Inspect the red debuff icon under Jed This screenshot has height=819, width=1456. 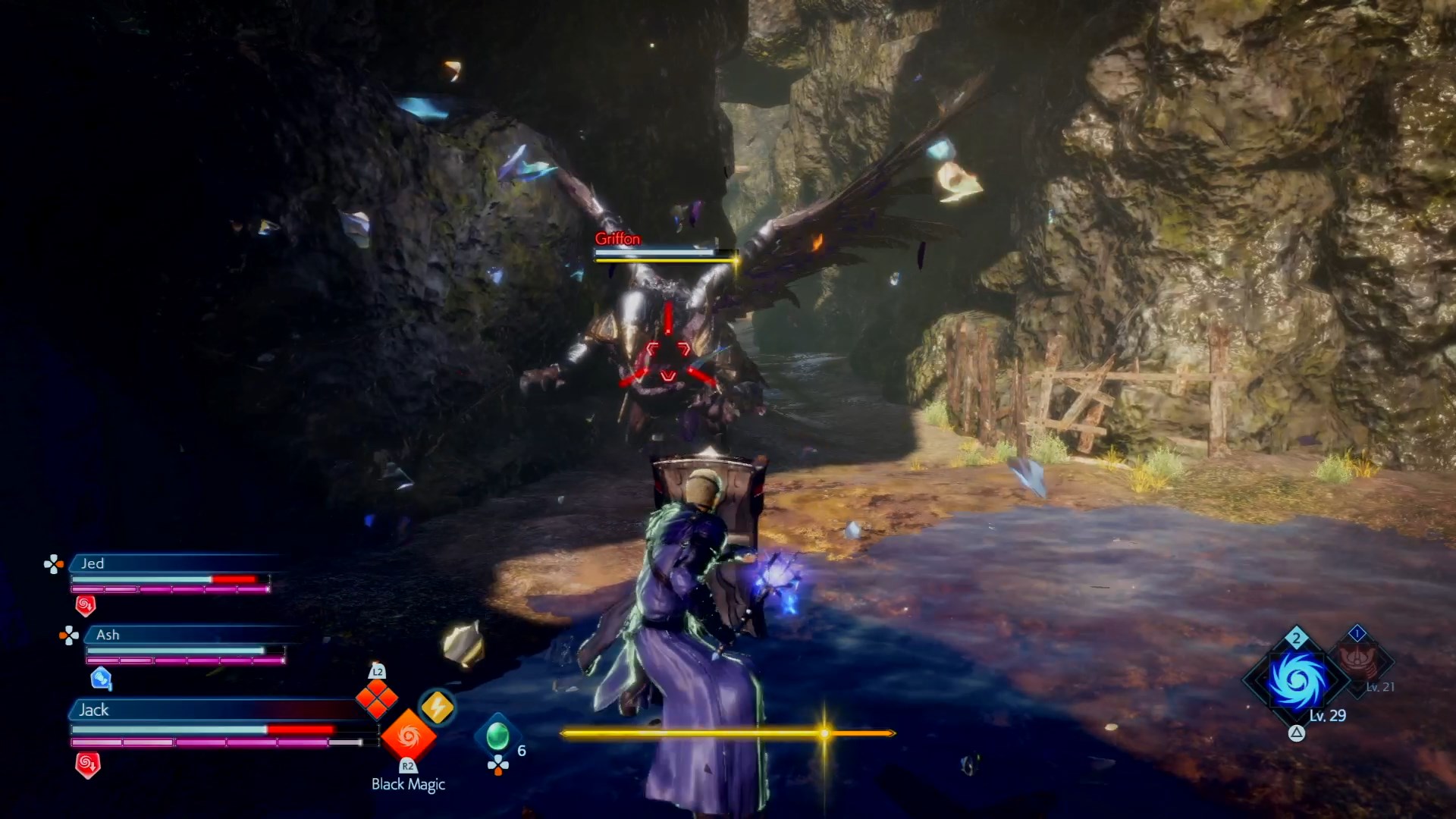[86, 605]
